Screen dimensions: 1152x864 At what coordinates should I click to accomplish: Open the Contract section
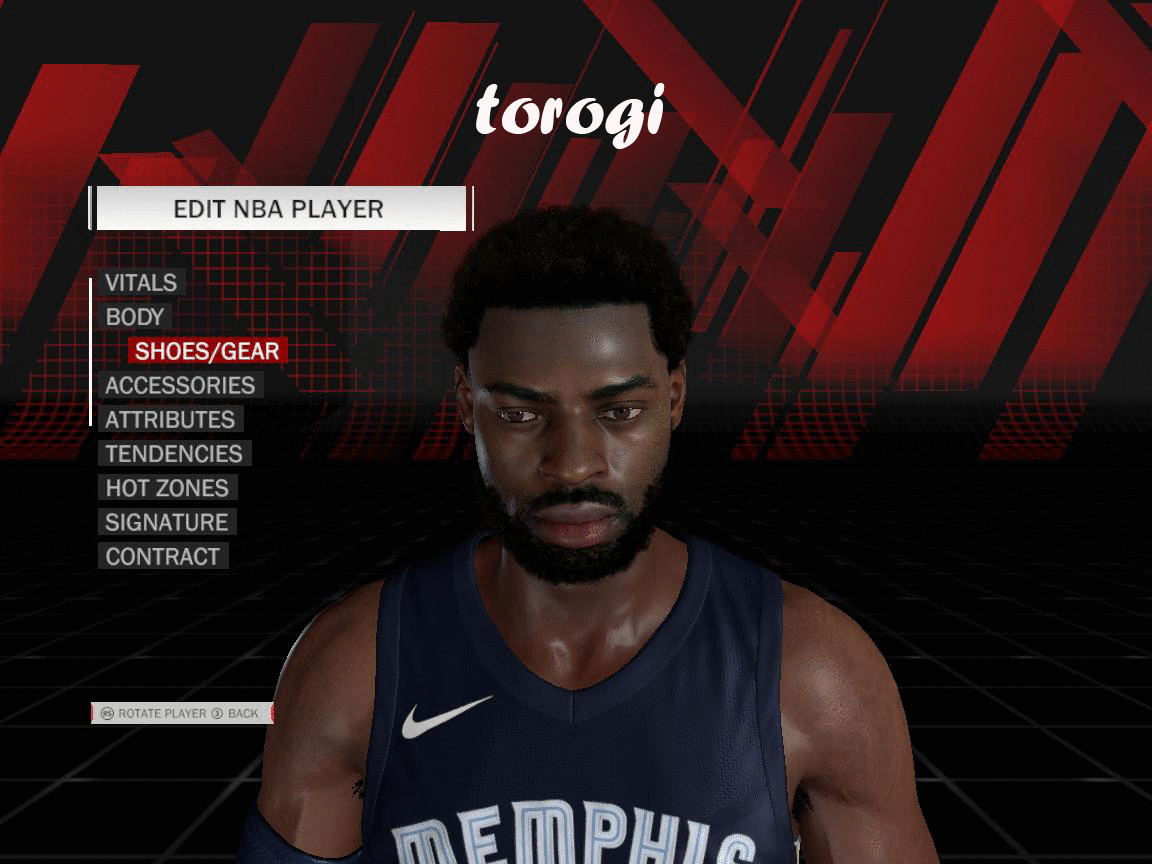163,556
